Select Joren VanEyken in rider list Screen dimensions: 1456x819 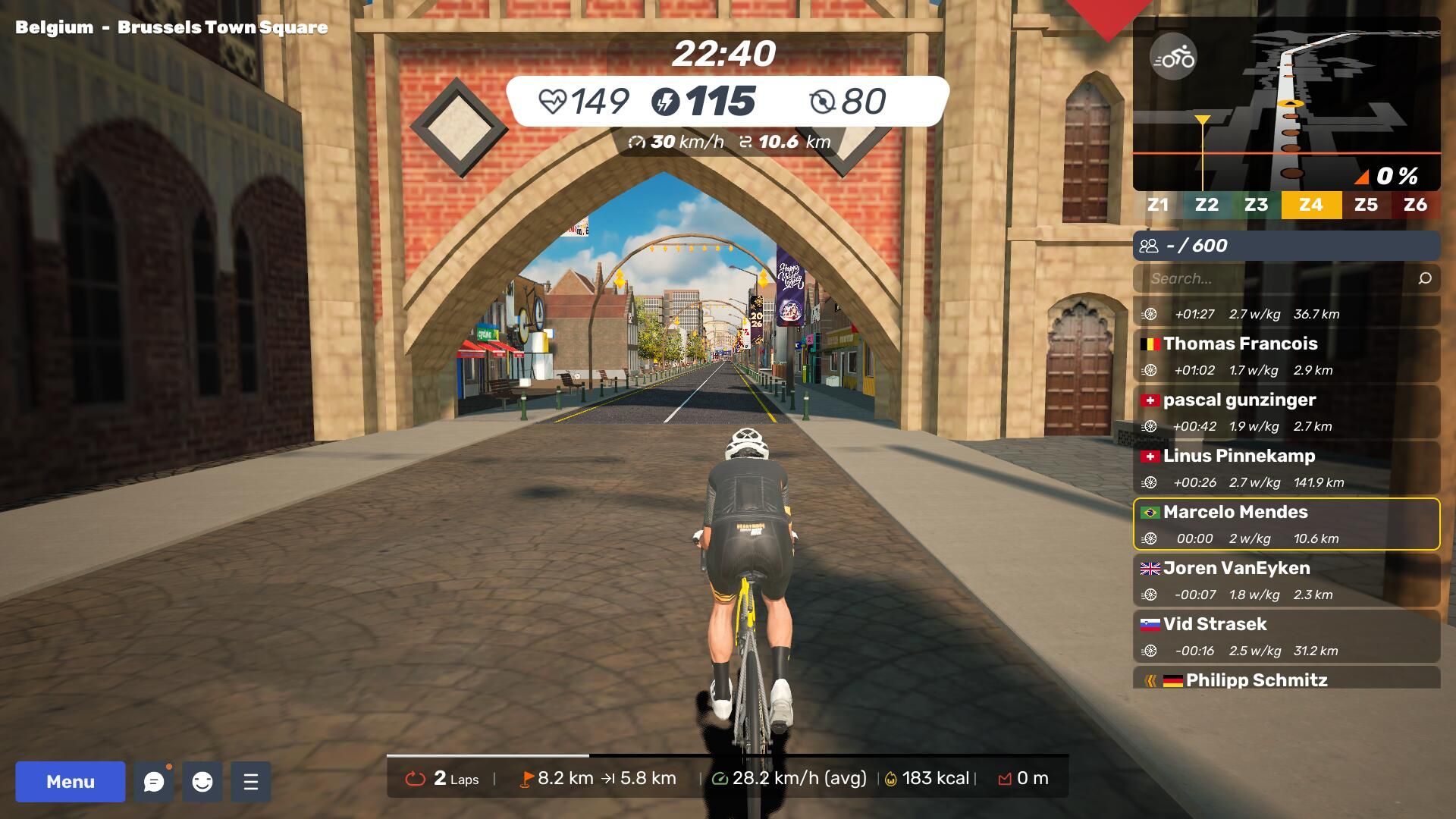[1286, 580]
